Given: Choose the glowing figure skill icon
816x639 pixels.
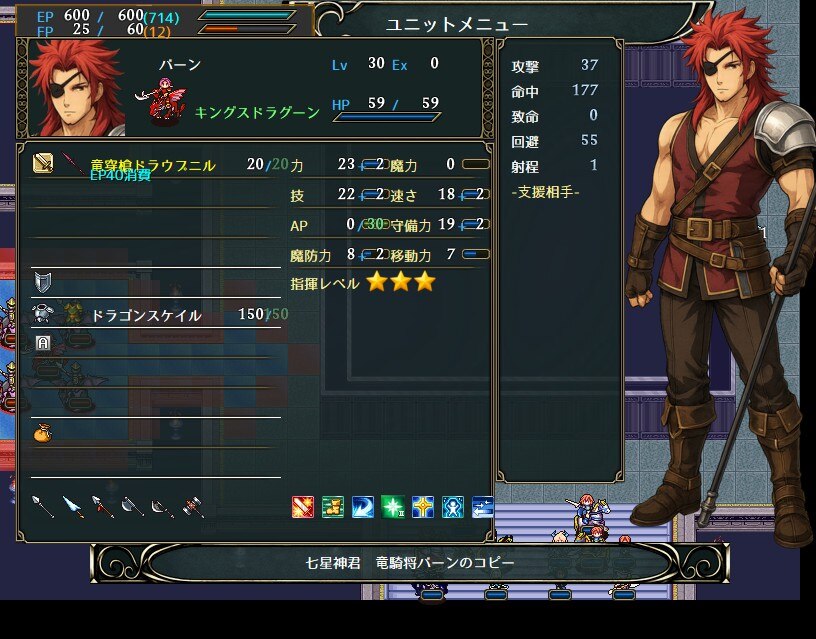Looking at the screenshot, I should point(452,507).
